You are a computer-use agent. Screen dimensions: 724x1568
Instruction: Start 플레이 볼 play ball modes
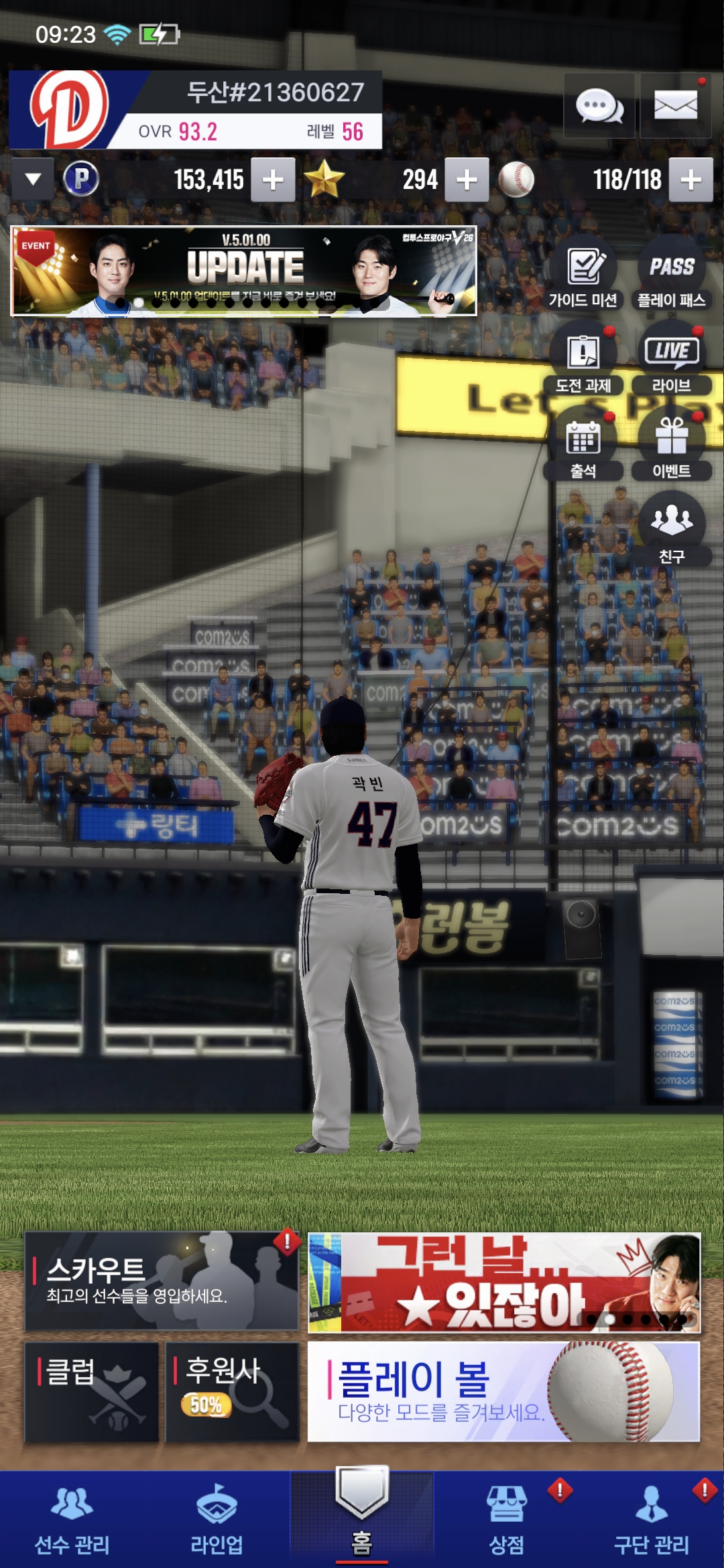[503, 1391]
